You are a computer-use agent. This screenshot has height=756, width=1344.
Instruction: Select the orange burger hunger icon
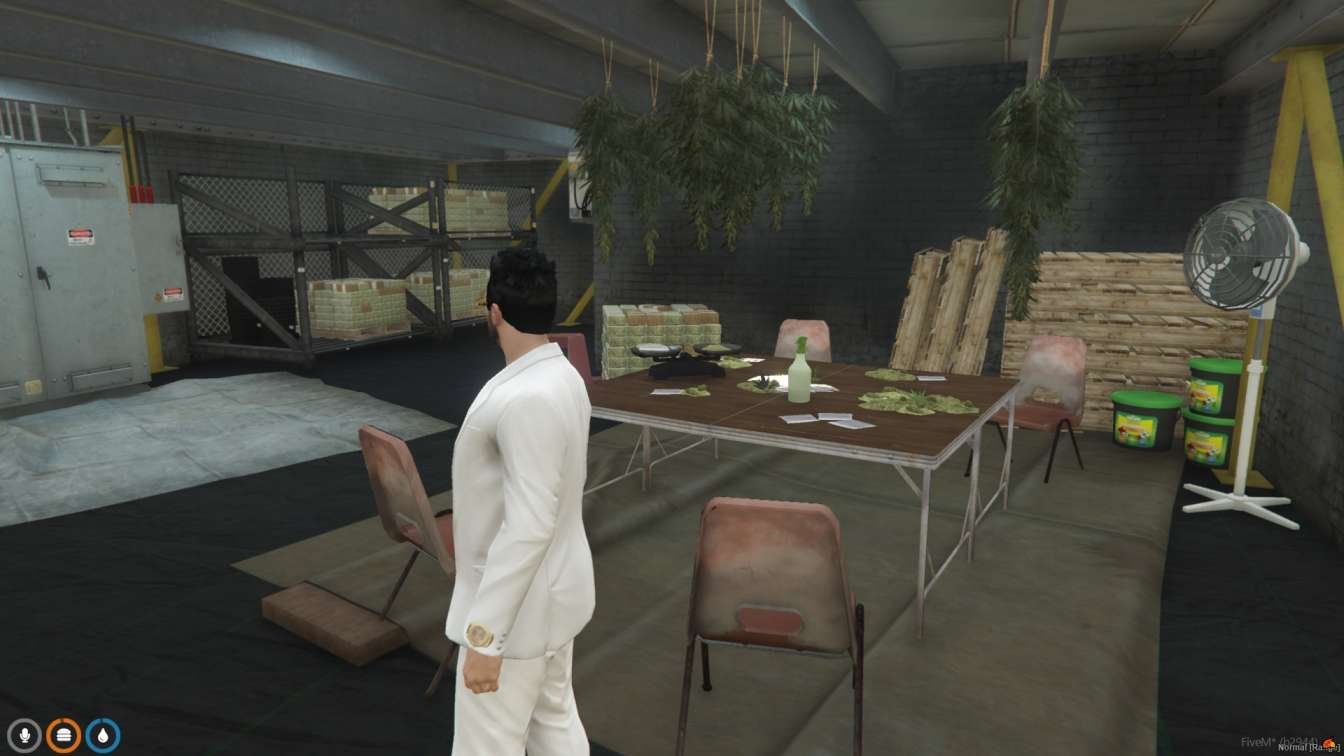[63, 735]
